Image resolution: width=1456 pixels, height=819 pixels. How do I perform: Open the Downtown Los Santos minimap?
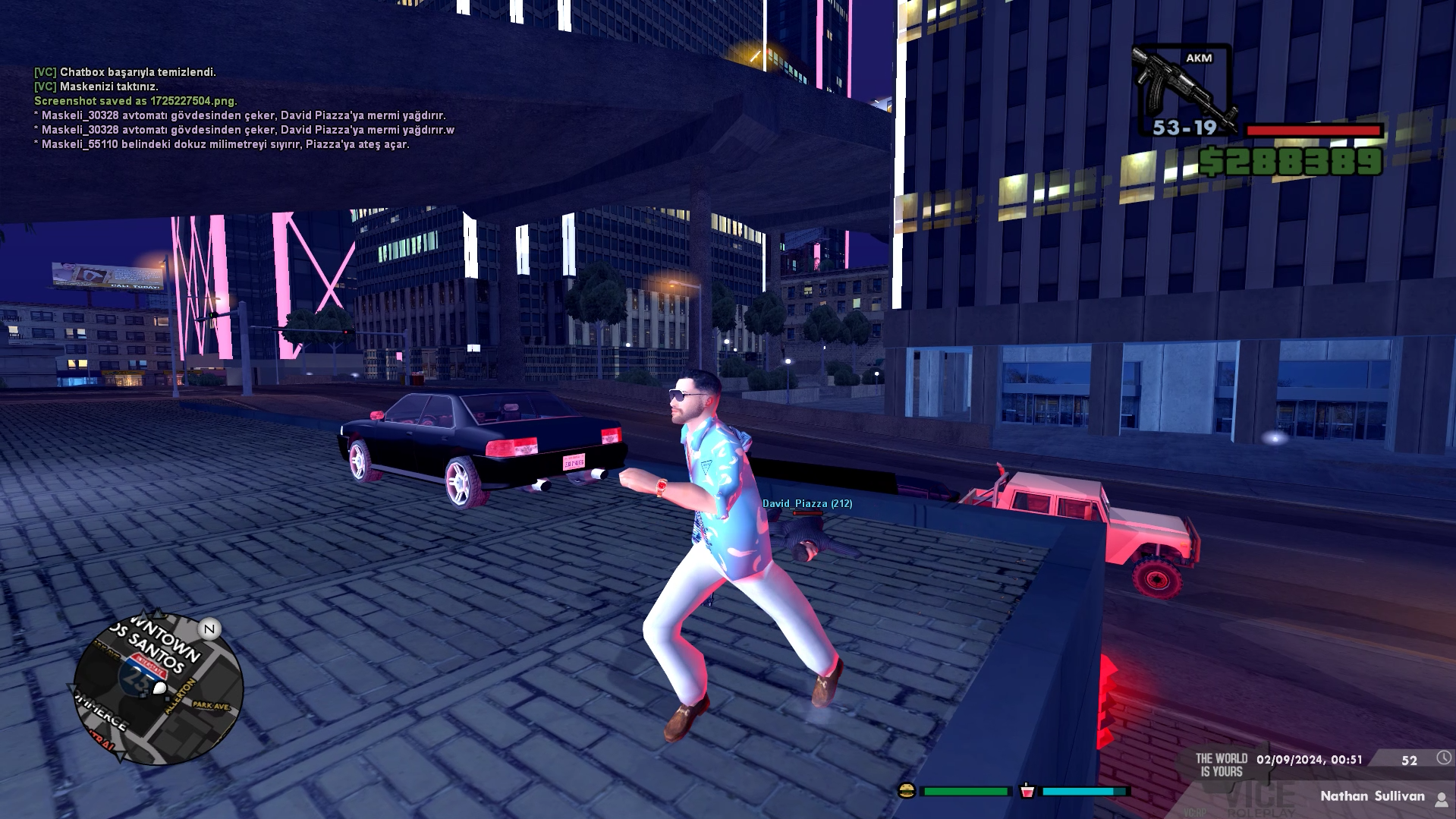point(158,689)
